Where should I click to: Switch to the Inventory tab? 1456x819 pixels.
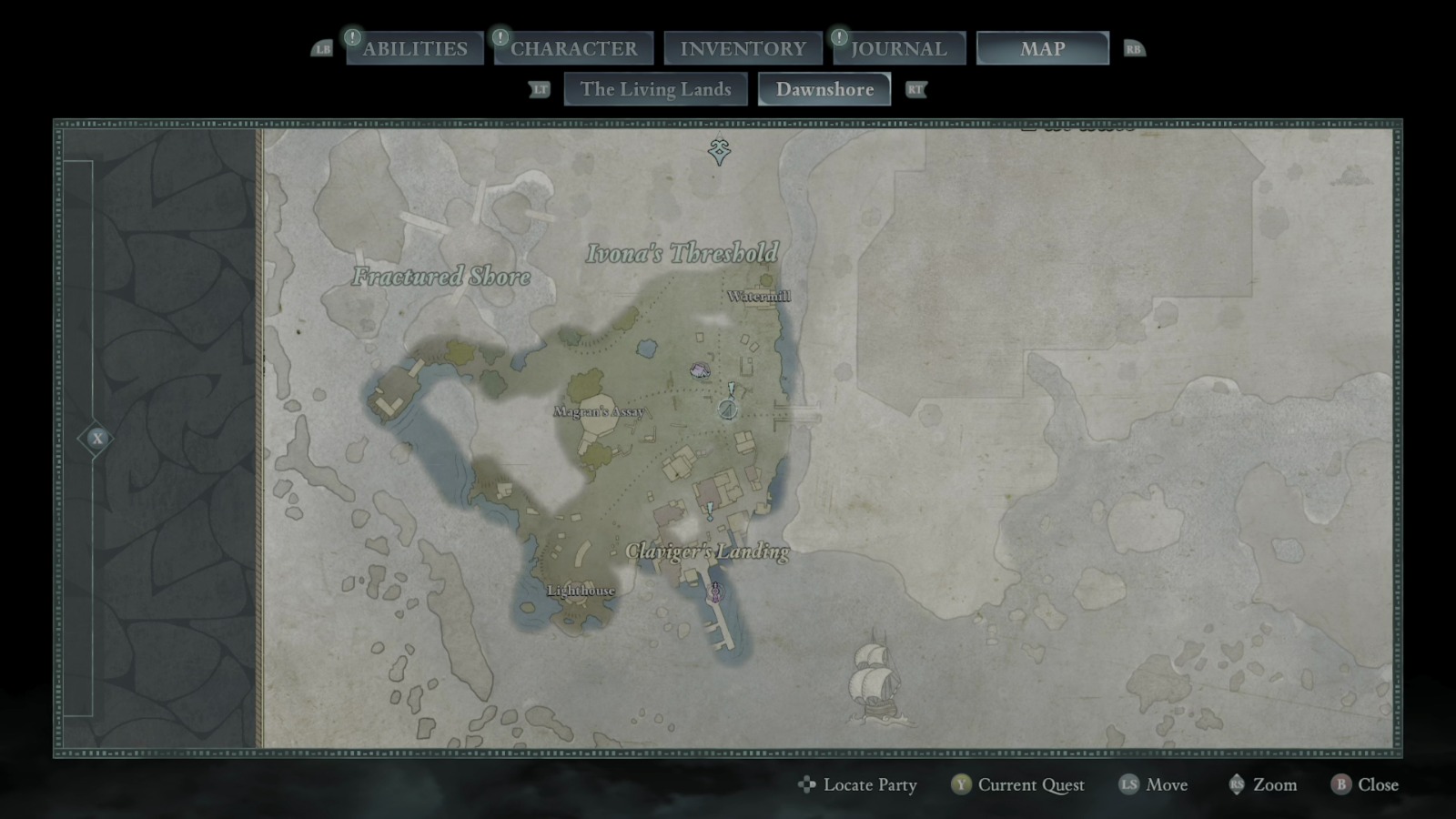click(x=743, y=47)
